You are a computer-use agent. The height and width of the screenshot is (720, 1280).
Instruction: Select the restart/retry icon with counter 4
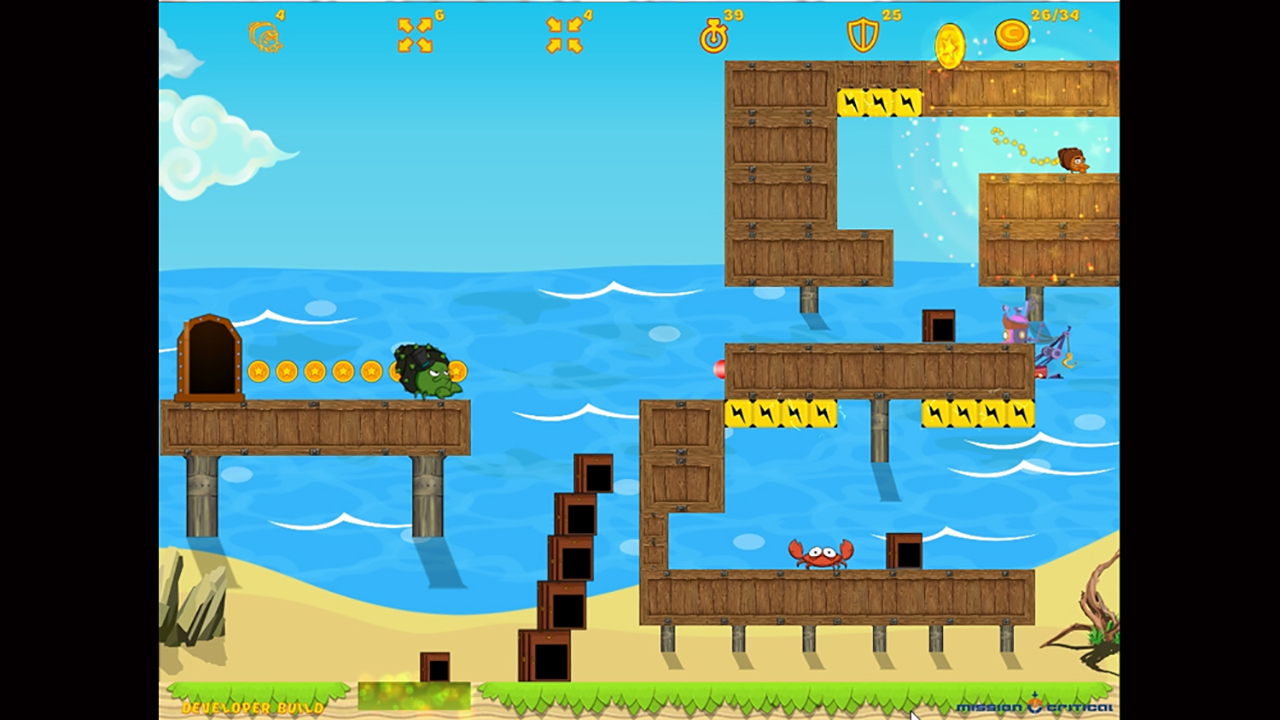click(x=266, y=36)
